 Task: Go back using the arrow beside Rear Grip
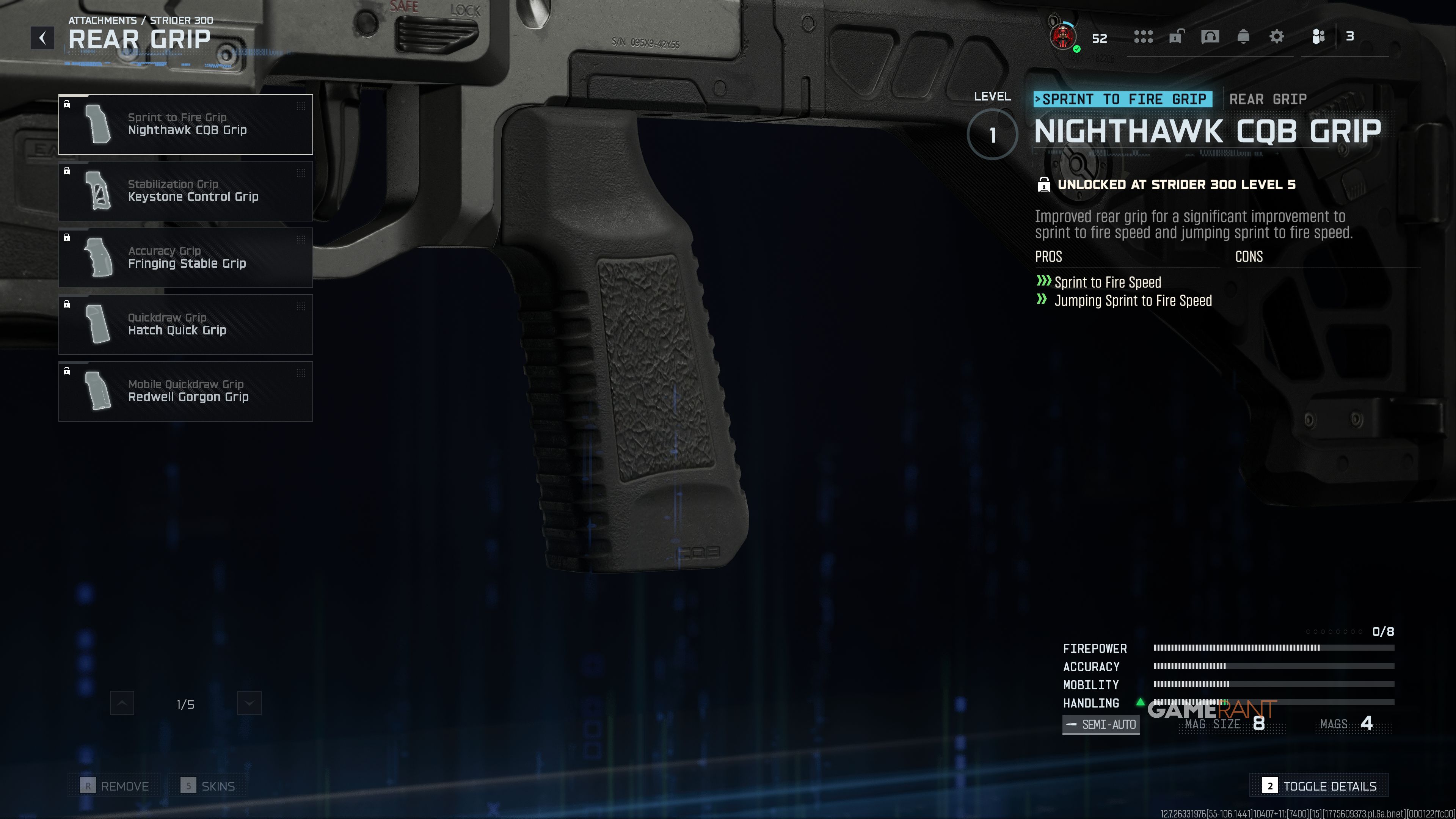pos(42,38)
